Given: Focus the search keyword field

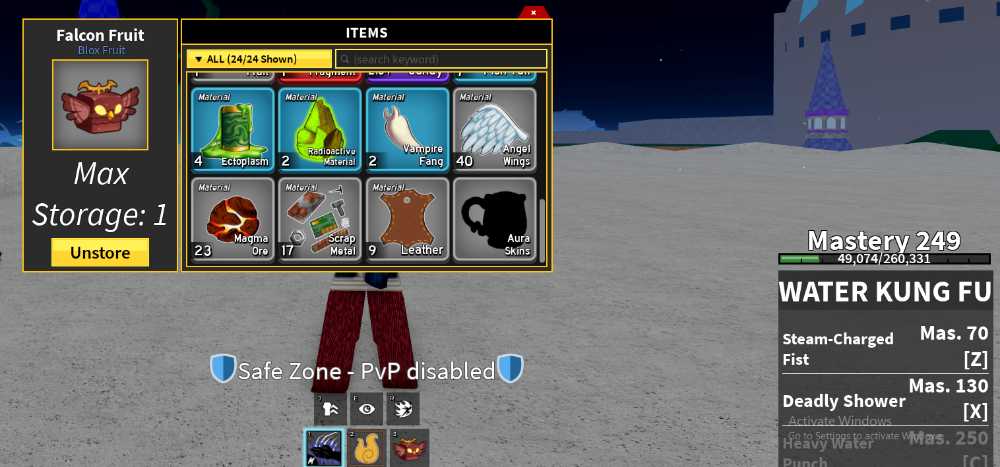Looking at the screenshot, I should pos(441,59).
